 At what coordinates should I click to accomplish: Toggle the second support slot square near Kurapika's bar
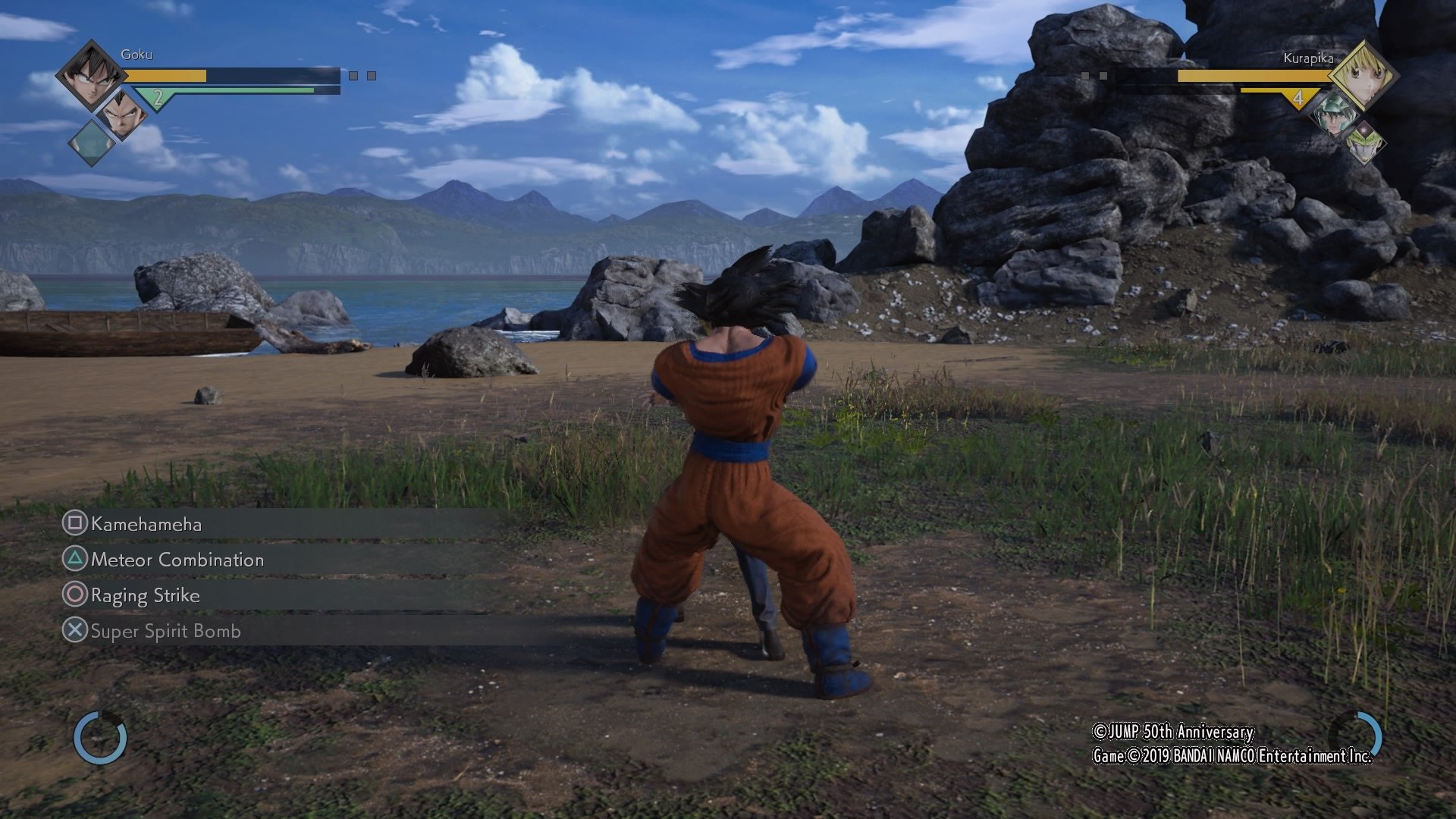click(x=1104, y=76)
